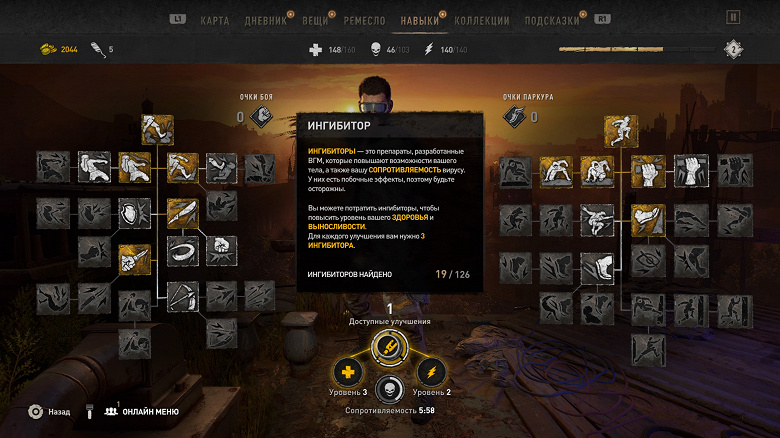Switch to the КАРТА tab
Viewport: 780px width, 438px height.
pyautogui.click(x=214, y=20)
